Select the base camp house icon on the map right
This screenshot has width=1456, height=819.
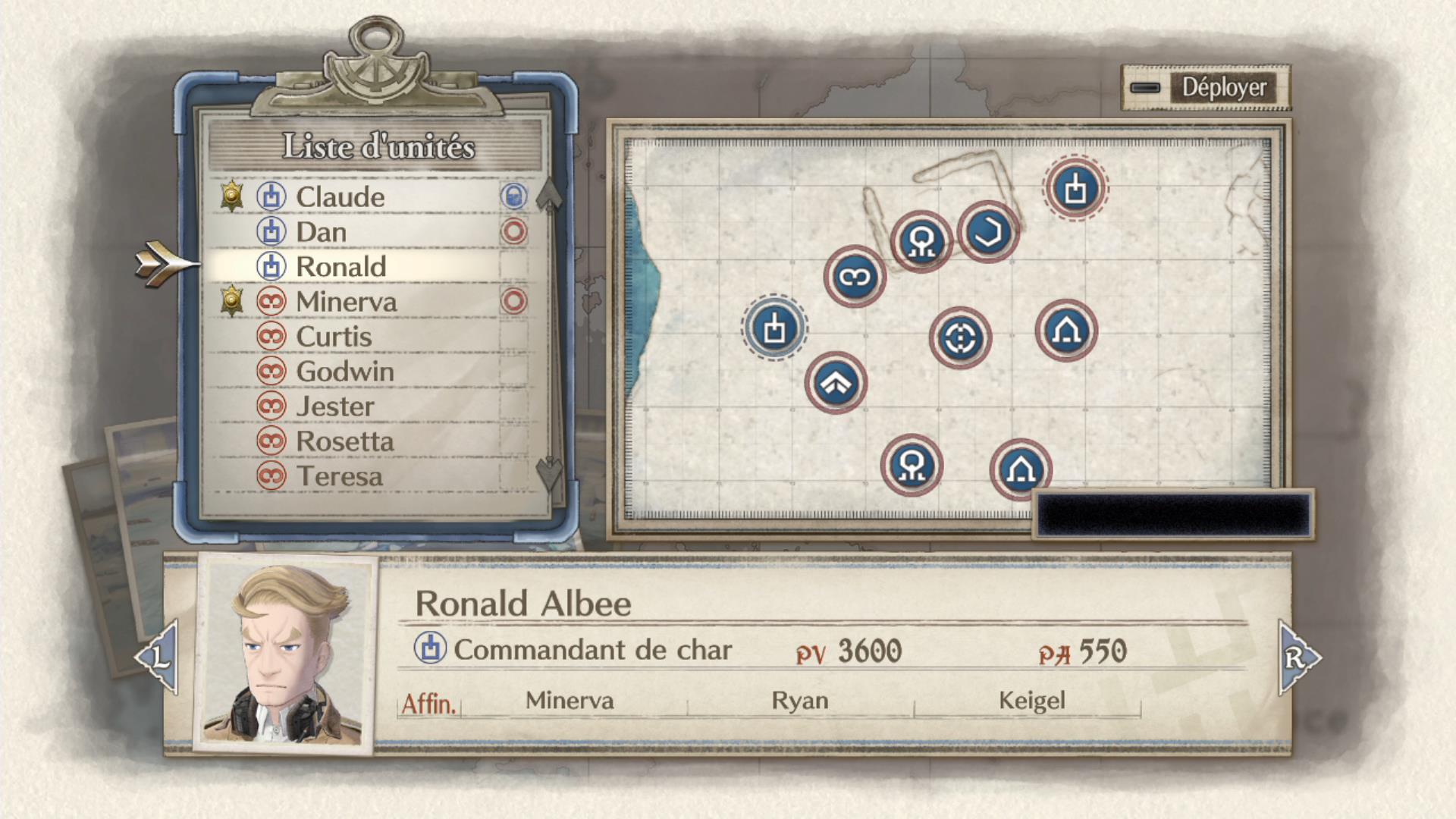click(1065, 330)
